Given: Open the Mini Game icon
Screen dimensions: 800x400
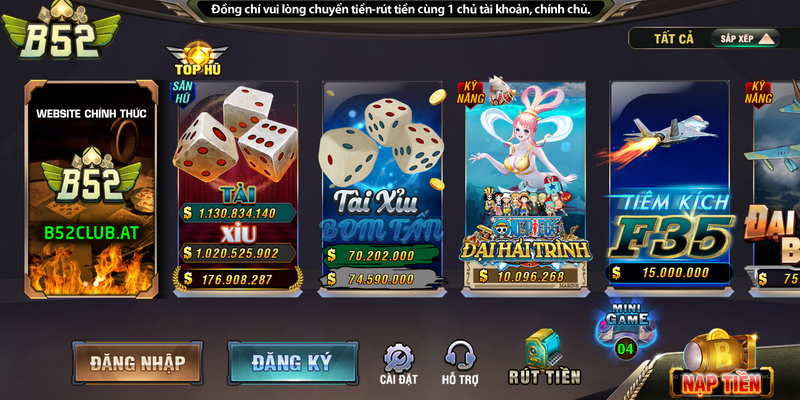Looking at the screenshot, I should pos(625,330).
